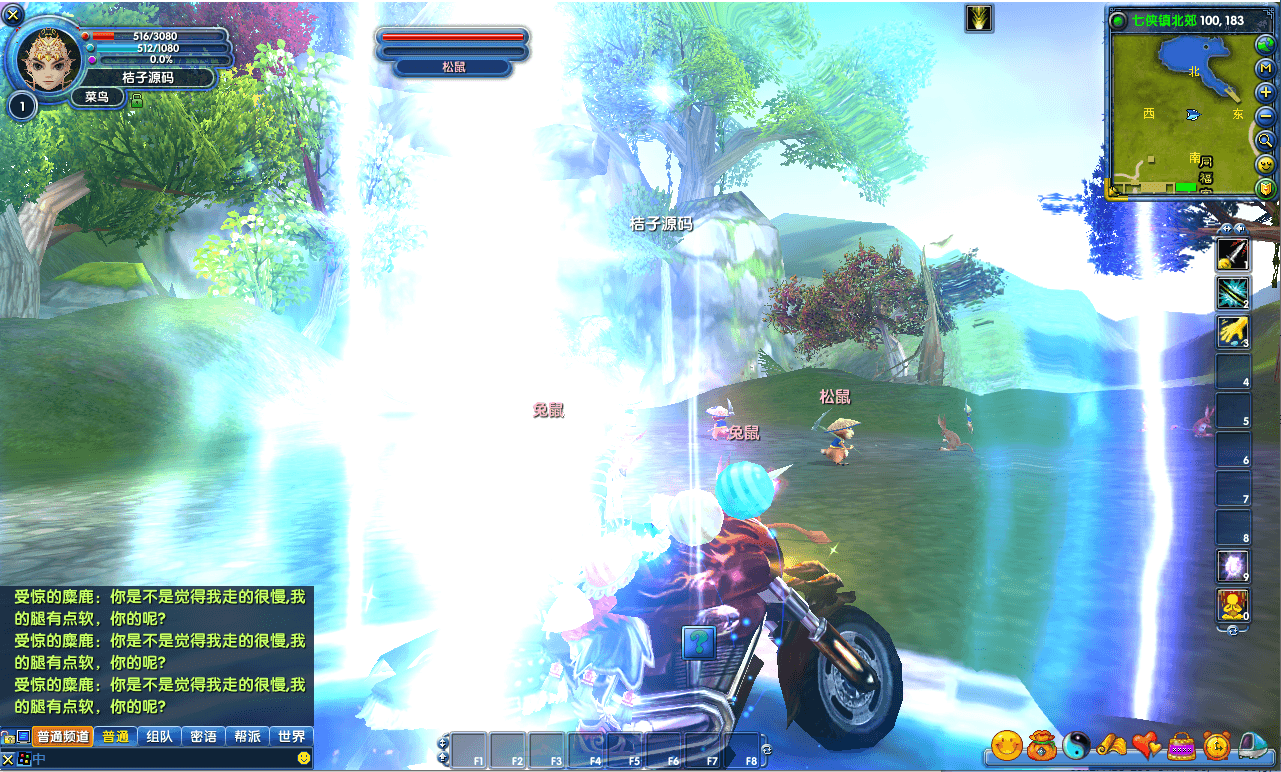Click the chat text input field
This screenshot has width=1281, height=772.
pos(160,759)
